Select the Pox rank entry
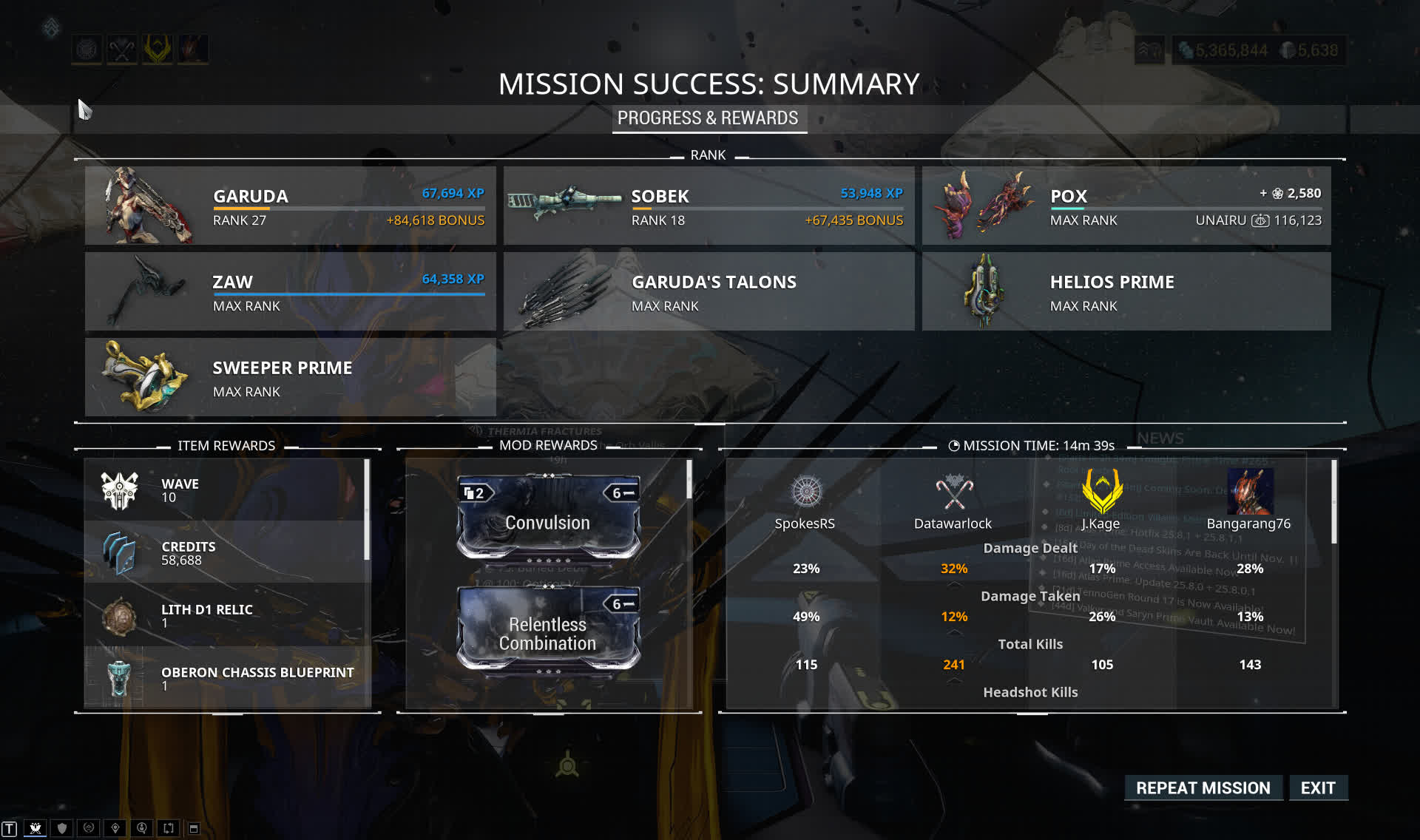This screenshot has width=1420, height=840. tap(1126, 206)
